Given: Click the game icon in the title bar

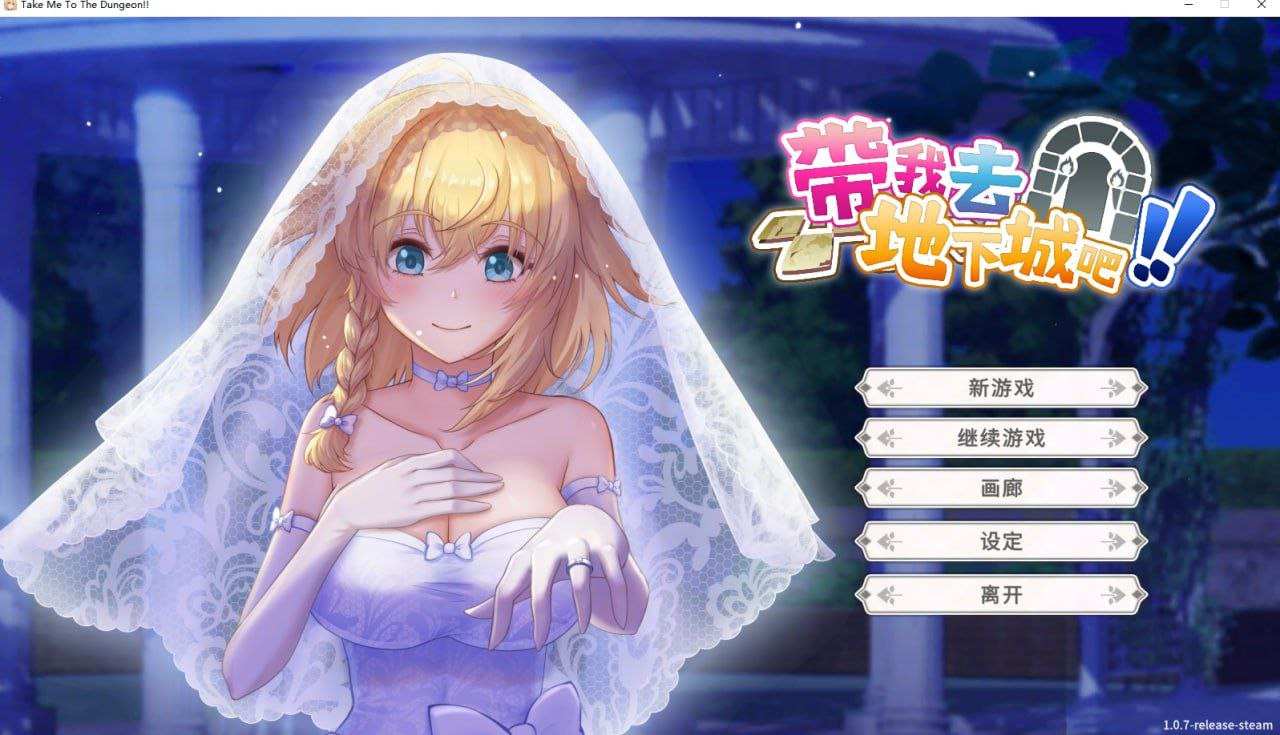Looking at the screenshot, I should click(10, 6).
